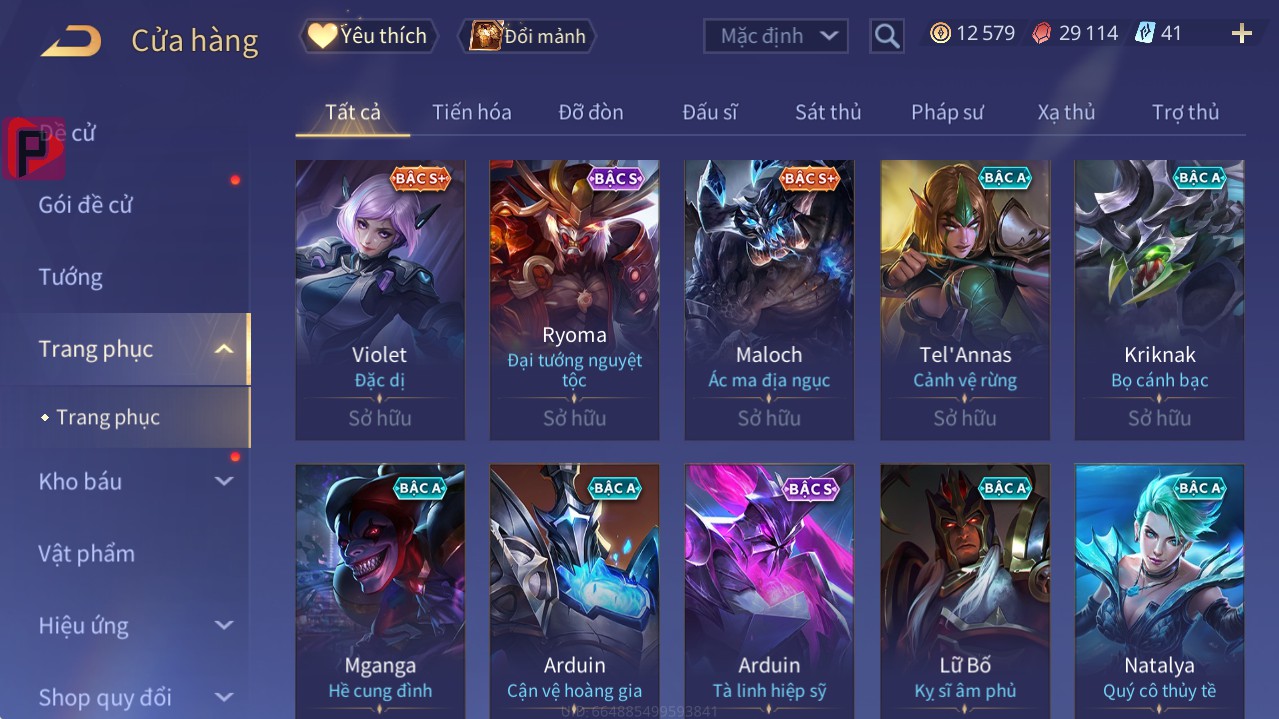Select the Violet Đặc dị skin card
1279x719 pixels.
[380, 299]
